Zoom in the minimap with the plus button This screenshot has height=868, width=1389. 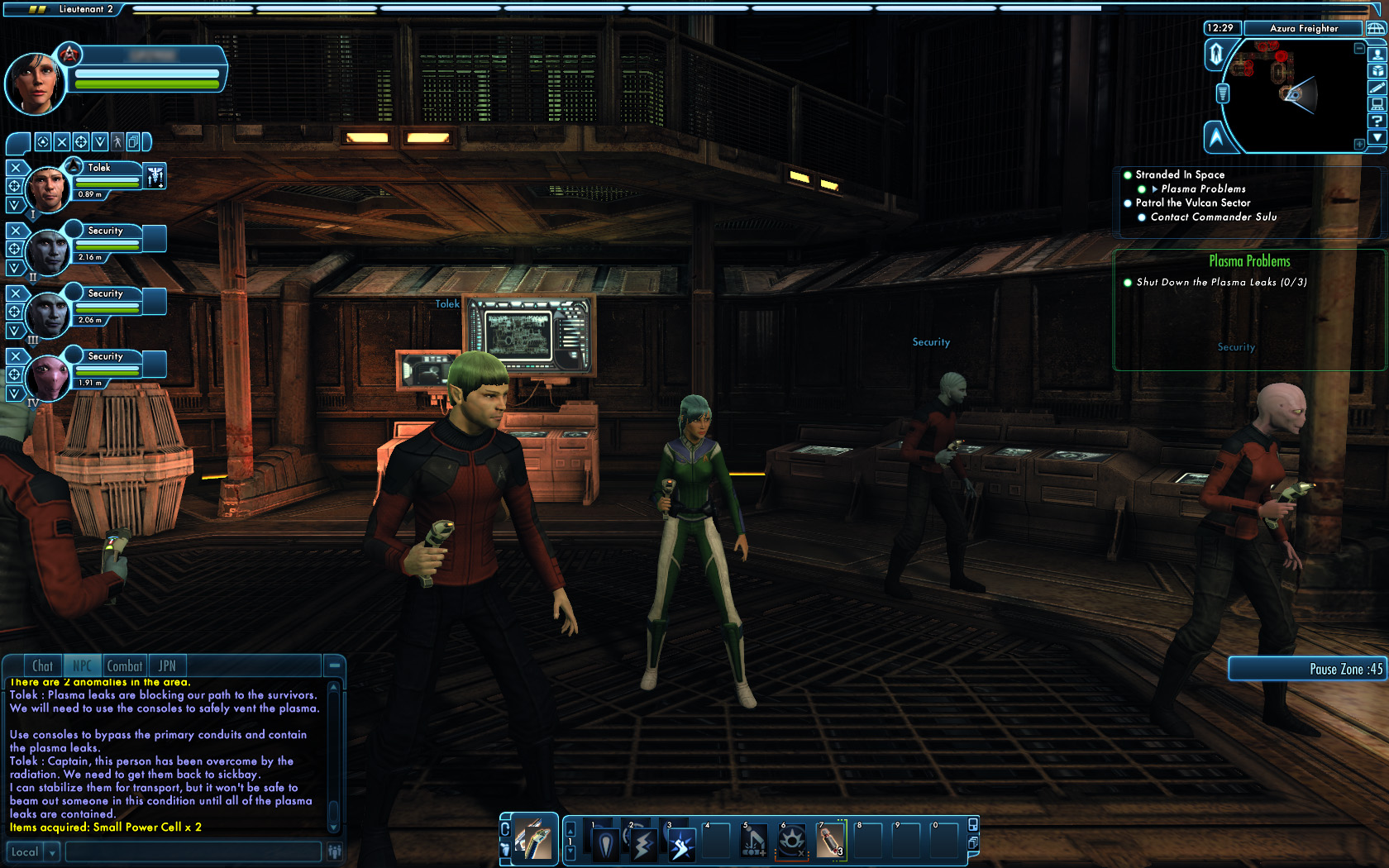pos(1359,144)
